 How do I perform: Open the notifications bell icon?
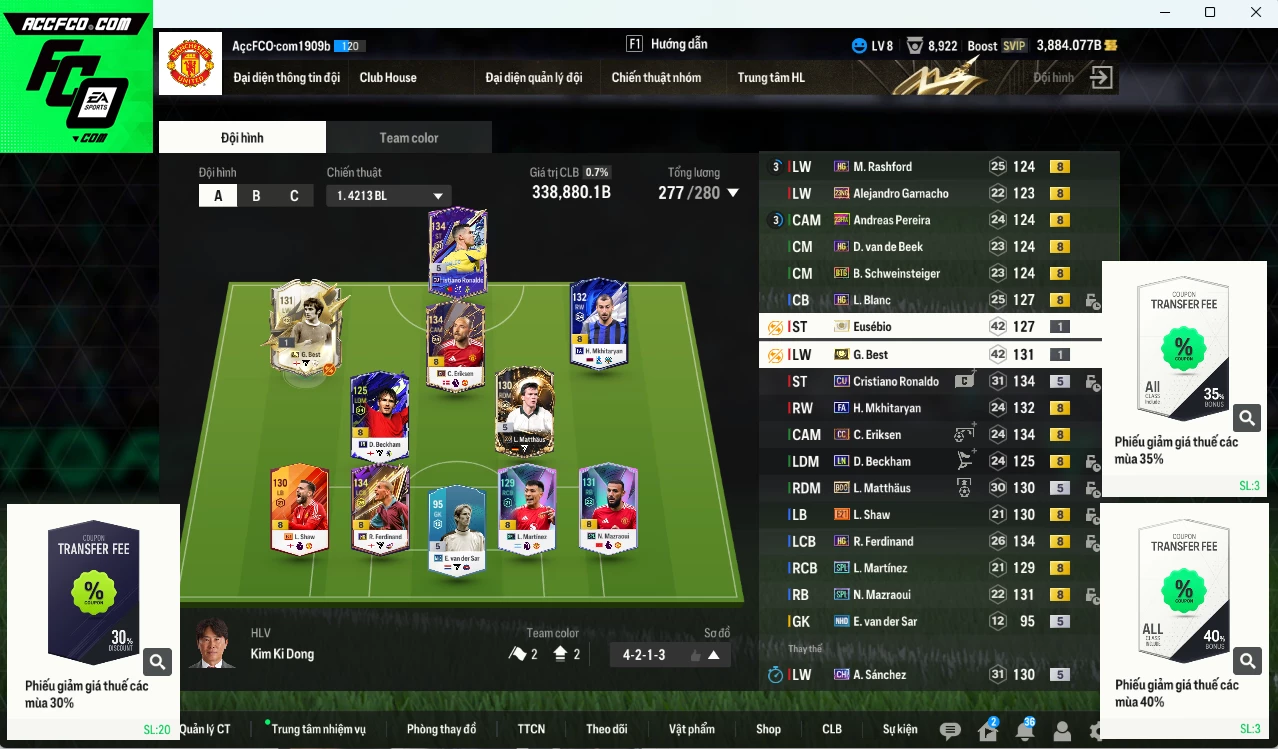1024,731
